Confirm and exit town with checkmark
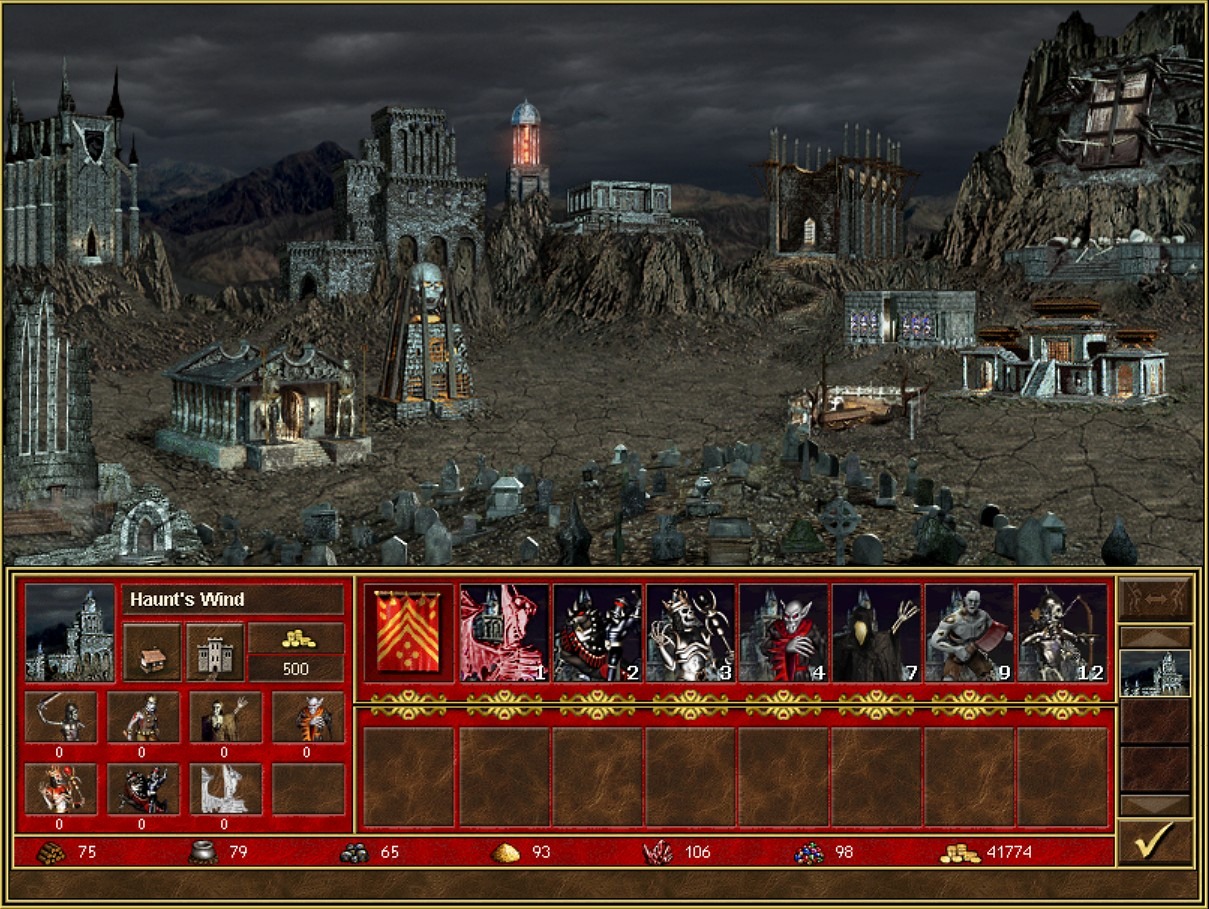This screenshot has height=909, width=1209. pyautogui.click(x=1154, y=842)
